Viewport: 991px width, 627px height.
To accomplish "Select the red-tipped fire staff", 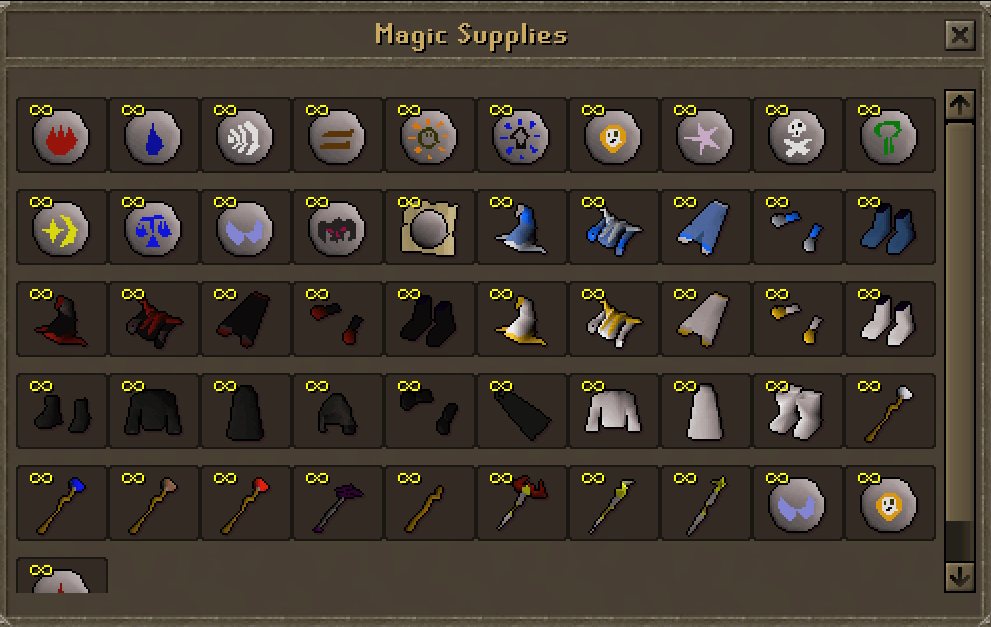I will (245, 504).
